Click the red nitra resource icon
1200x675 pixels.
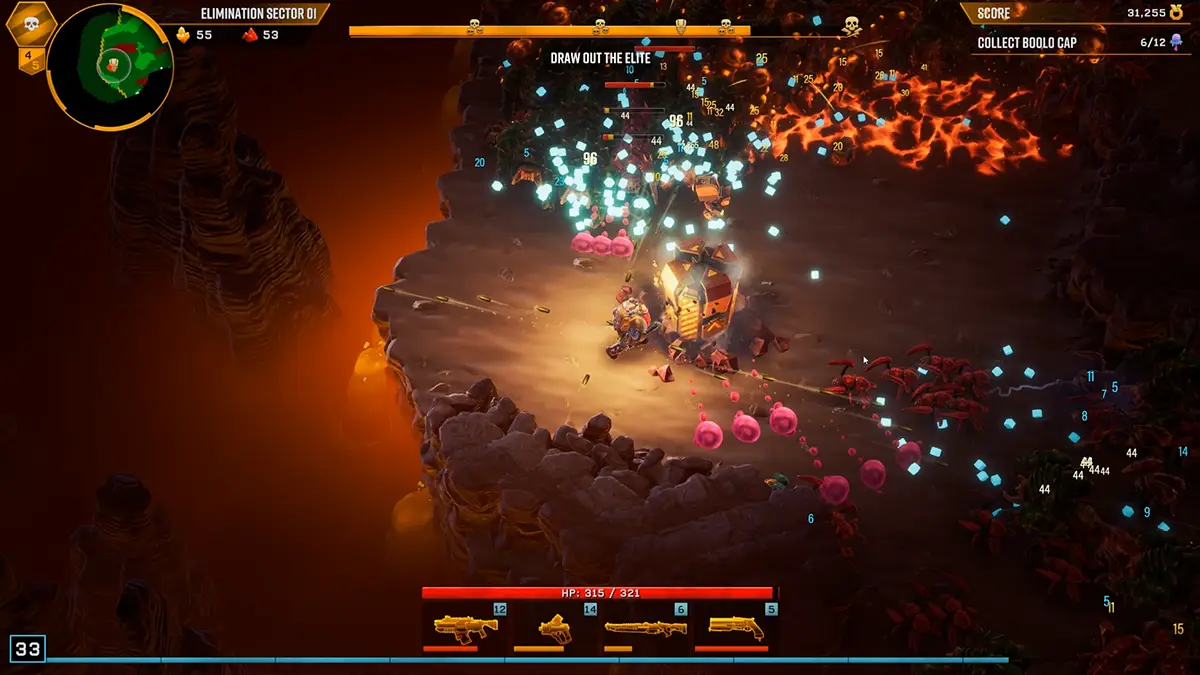250,35
